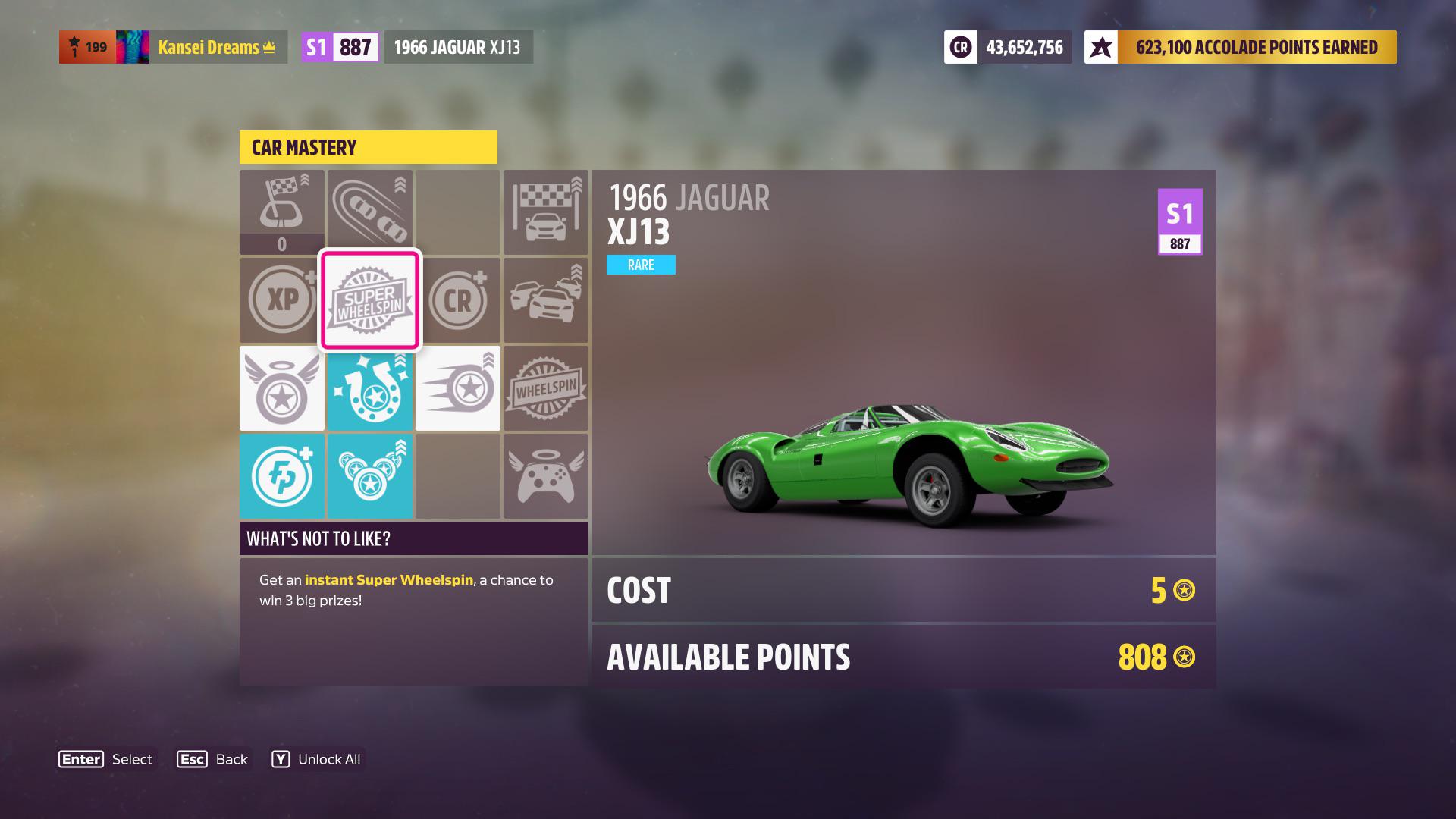Screen dimensions: 1456x819
Task: Open the Kansei Dreams player profile
Action: [x=216, y=47]
